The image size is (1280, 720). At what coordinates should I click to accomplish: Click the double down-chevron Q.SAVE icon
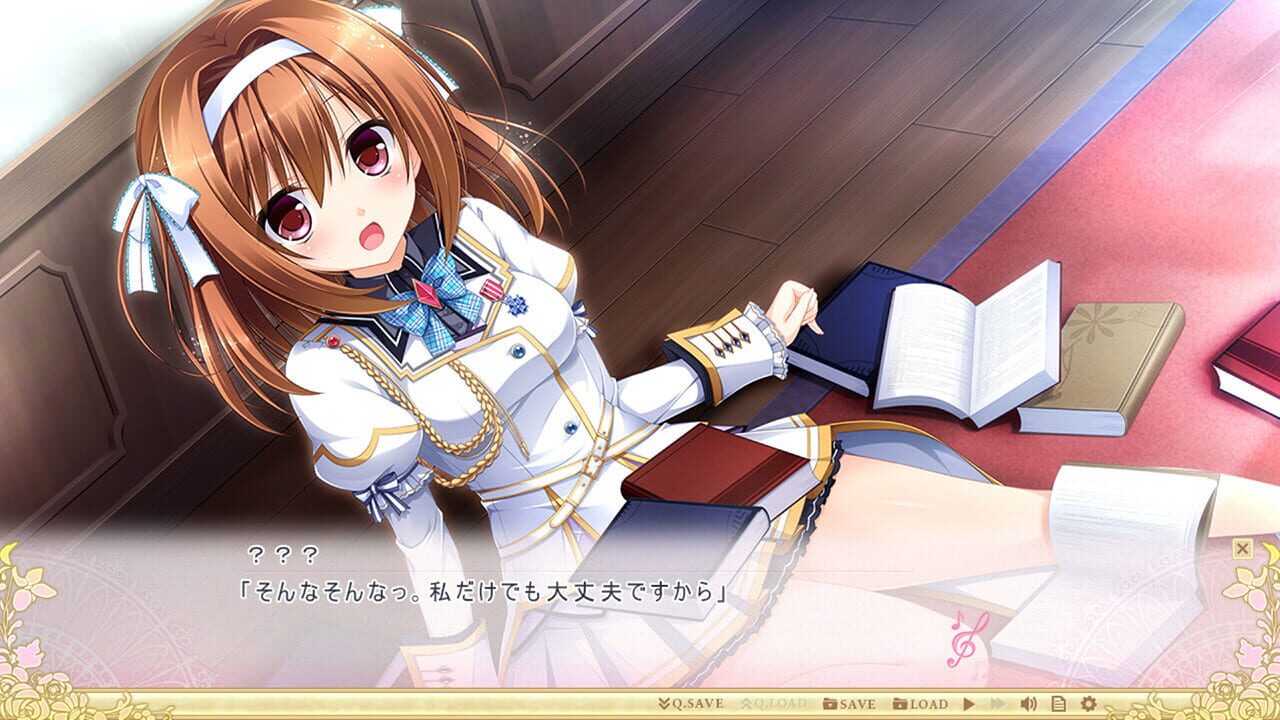[665, 705]
